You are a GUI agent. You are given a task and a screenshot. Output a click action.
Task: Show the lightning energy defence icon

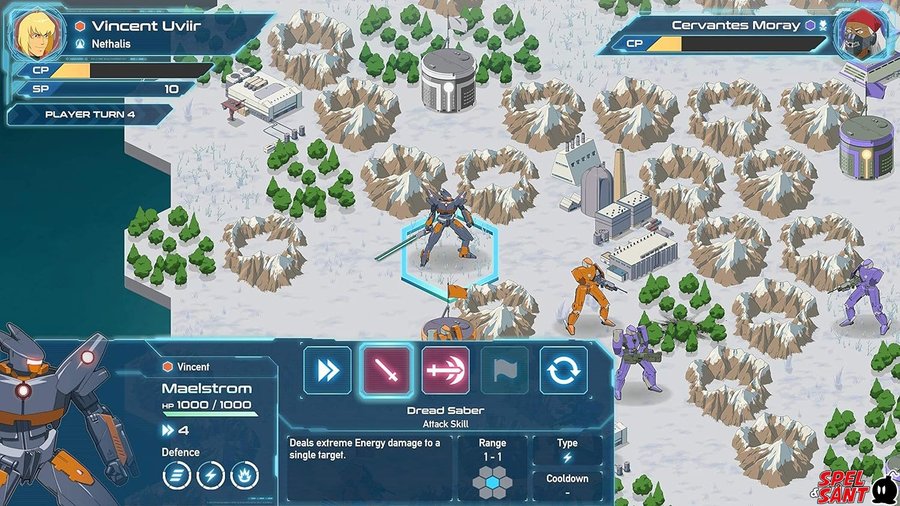click(x=211, y=476)
